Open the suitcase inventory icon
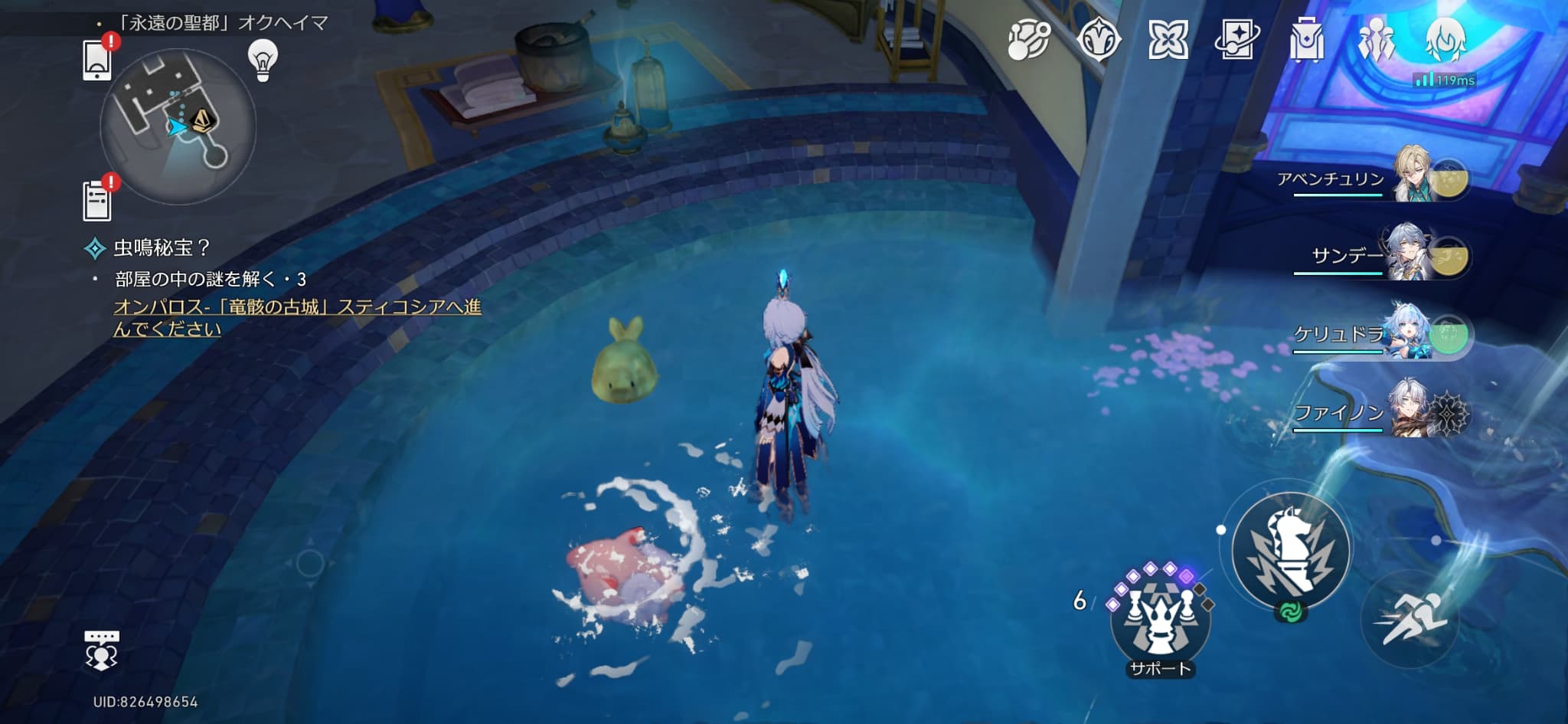This screenshot has width=1568, height=724. tap(1306, 40)
